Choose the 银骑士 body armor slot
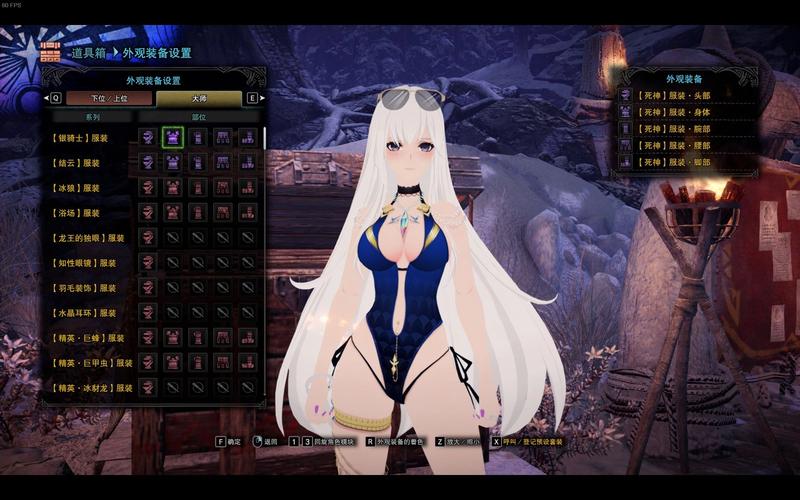 click(172, 137)
